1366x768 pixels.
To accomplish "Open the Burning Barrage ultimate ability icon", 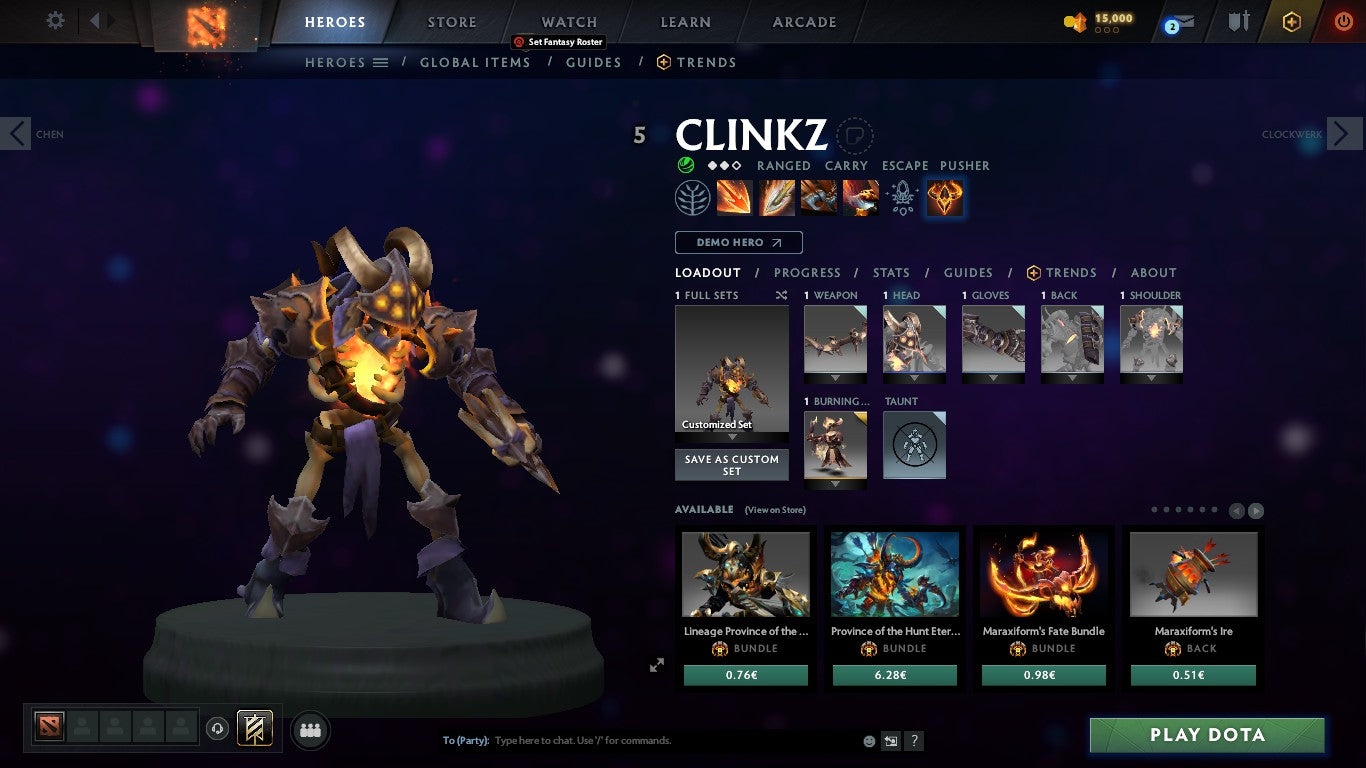I will pyautogui.click(x=943, y=197).
